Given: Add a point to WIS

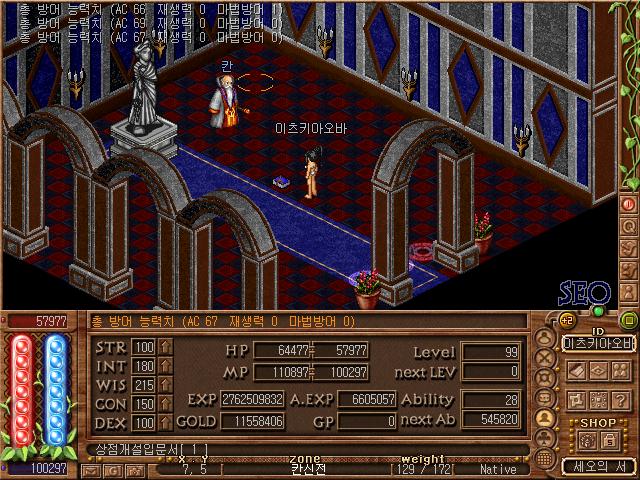Looking at the screenshot, I should [x=165, y=385].
